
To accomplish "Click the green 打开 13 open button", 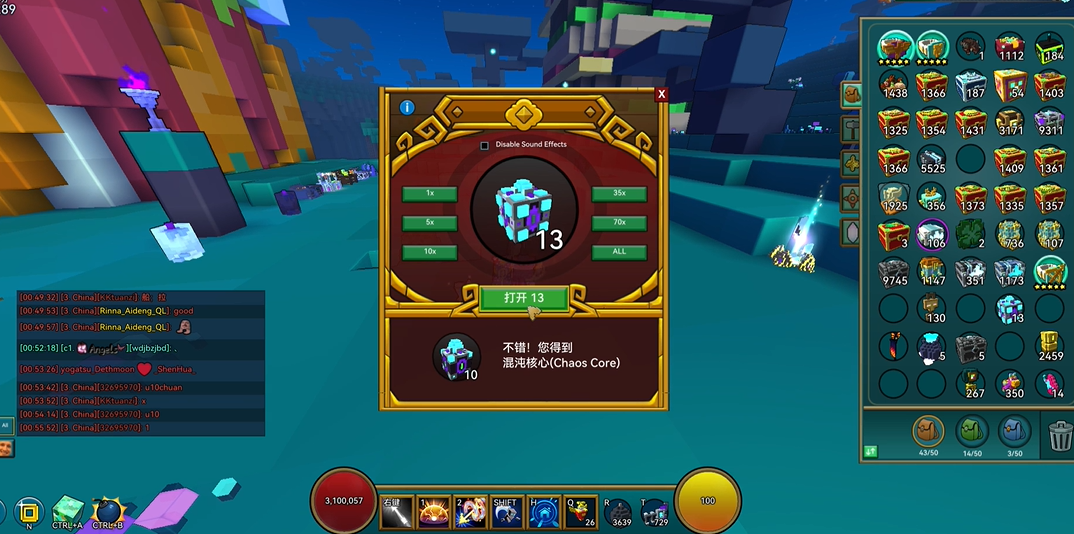I will tap(524, 298).
